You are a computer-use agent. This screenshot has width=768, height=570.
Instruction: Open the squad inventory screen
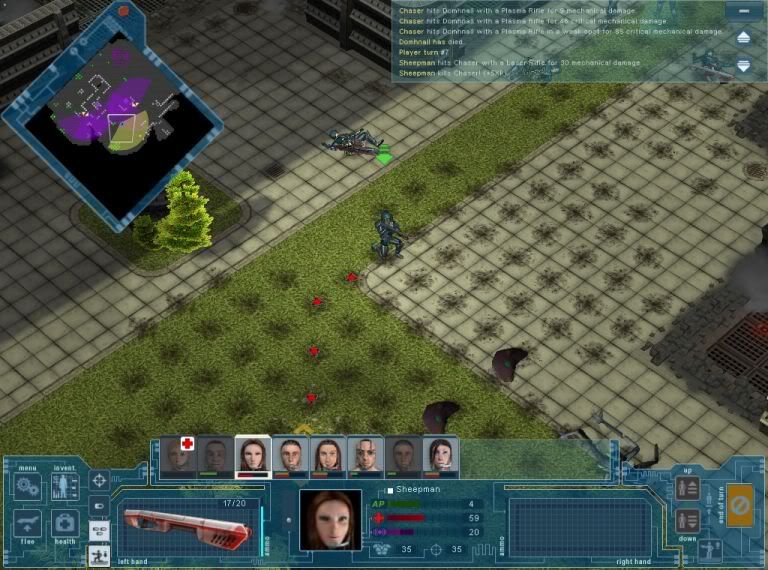point(65,489)
